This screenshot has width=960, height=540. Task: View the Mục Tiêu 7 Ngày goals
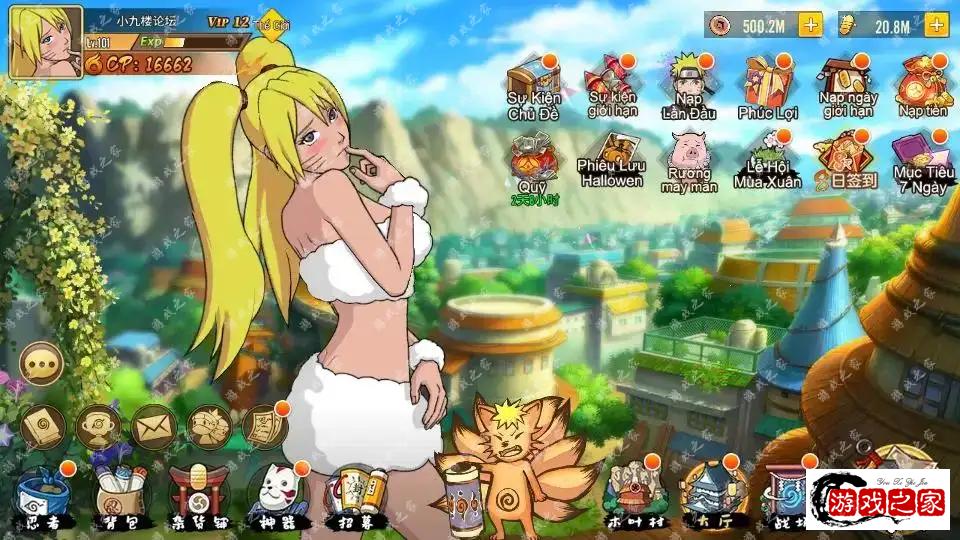tap(922, 160)
